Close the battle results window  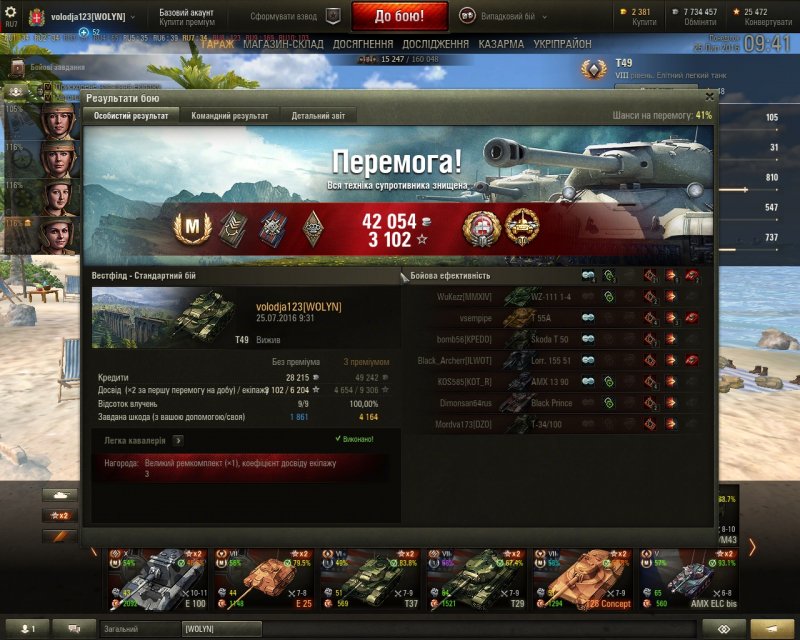(710, 96)
